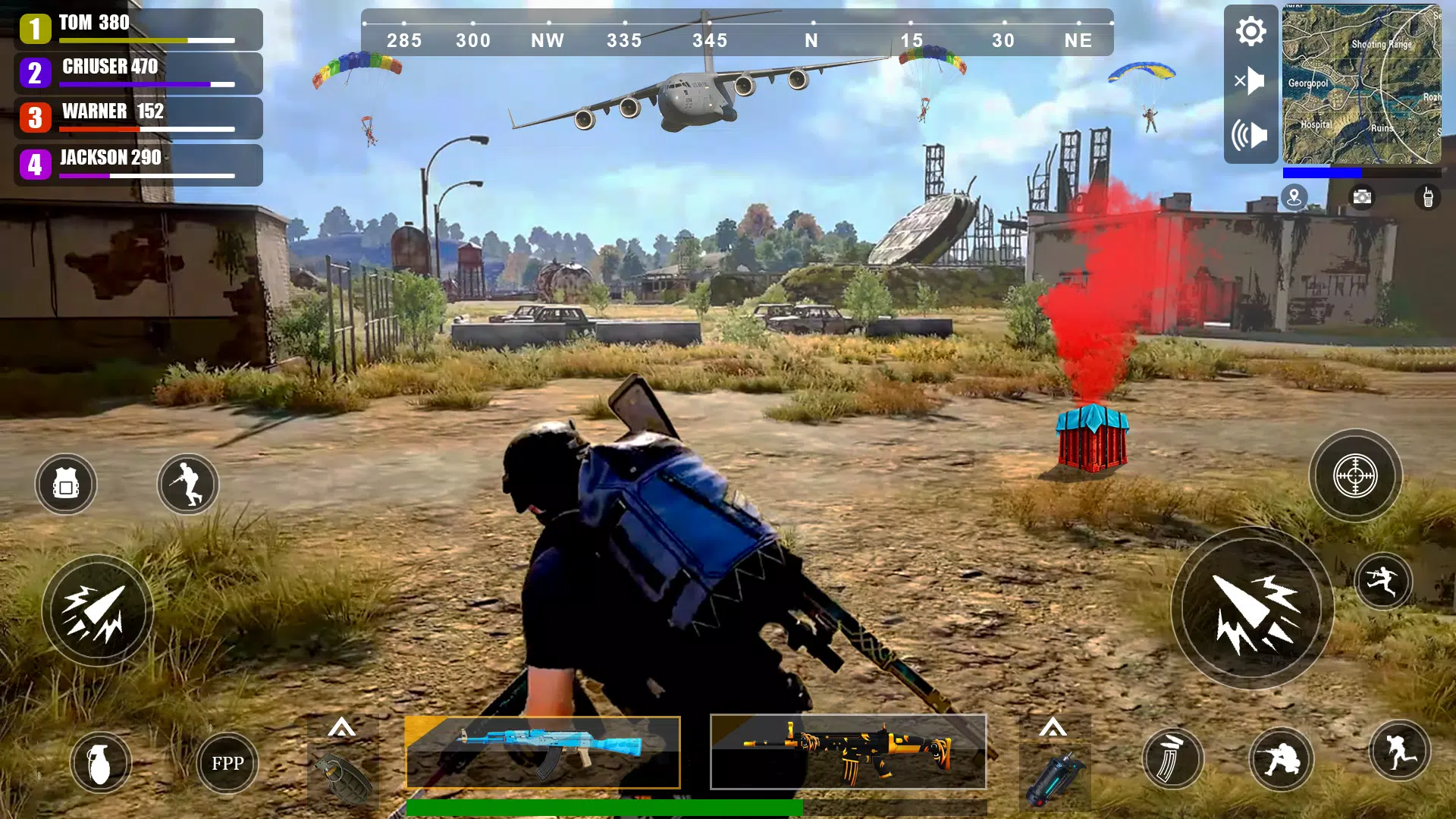The width and height of the screenshot is (1456, 819).
Task: Open the walkie-talkie radio icon
Action: pyautogui.click(x=1430, y=197)
